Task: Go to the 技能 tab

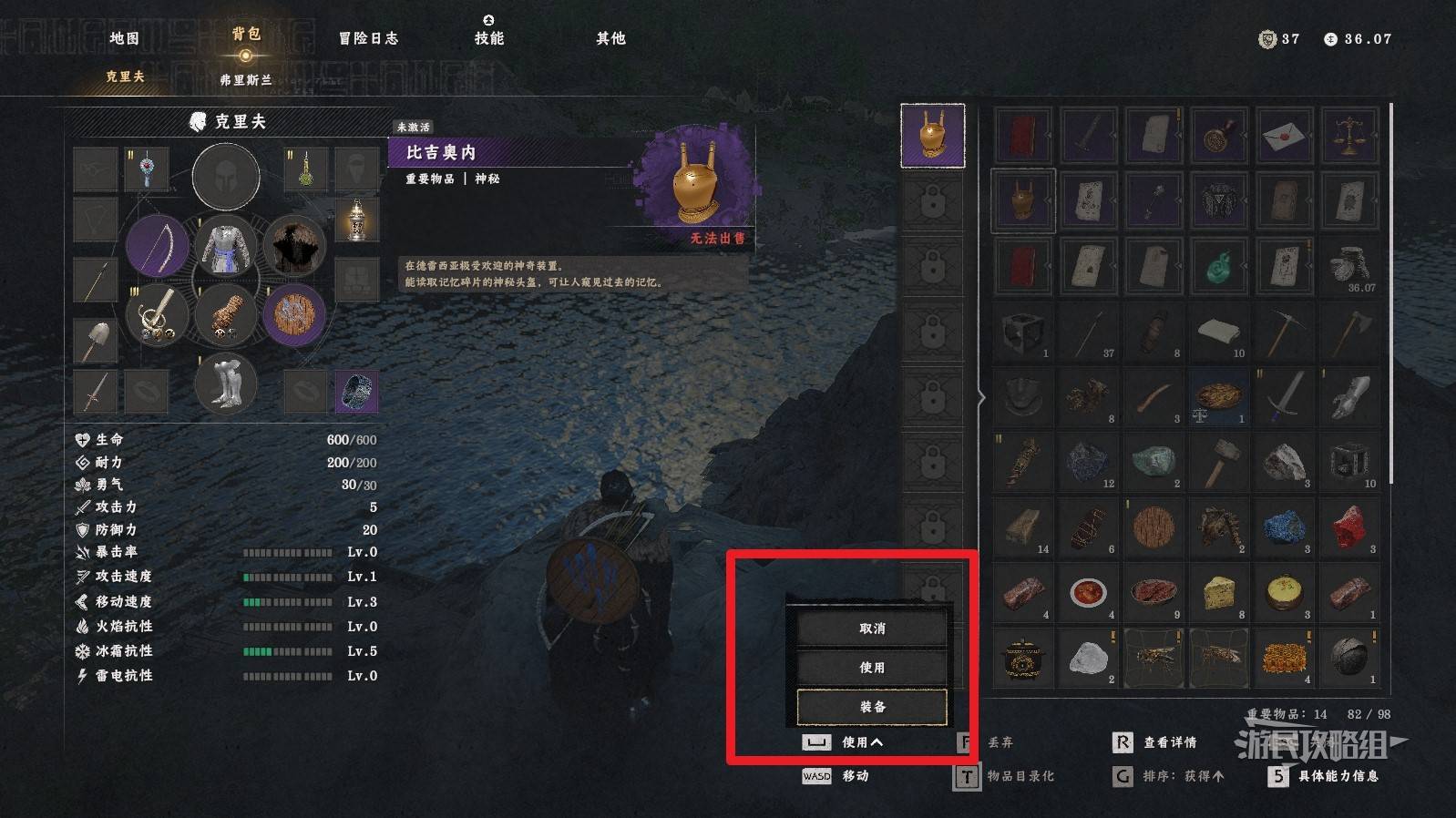Action: 488,38
